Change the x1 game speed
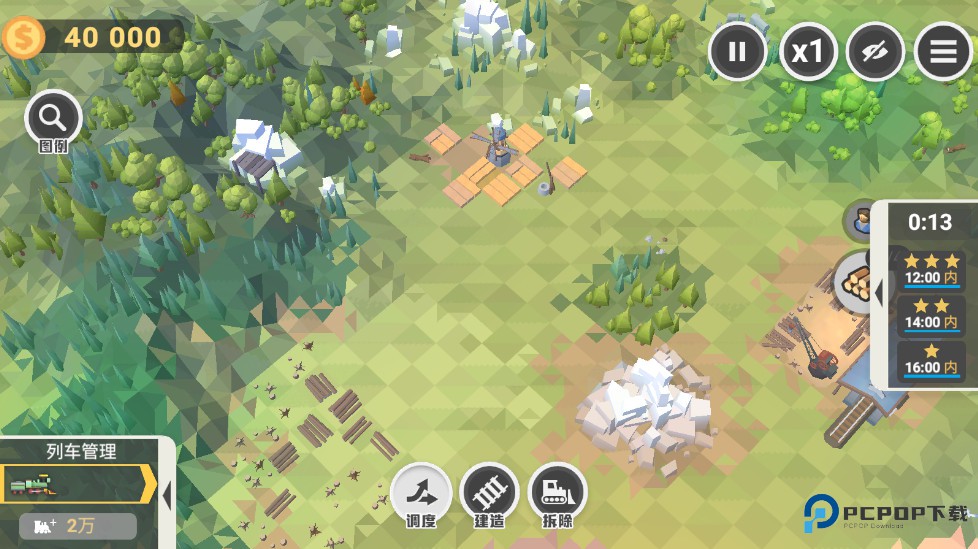 (807, 52)
